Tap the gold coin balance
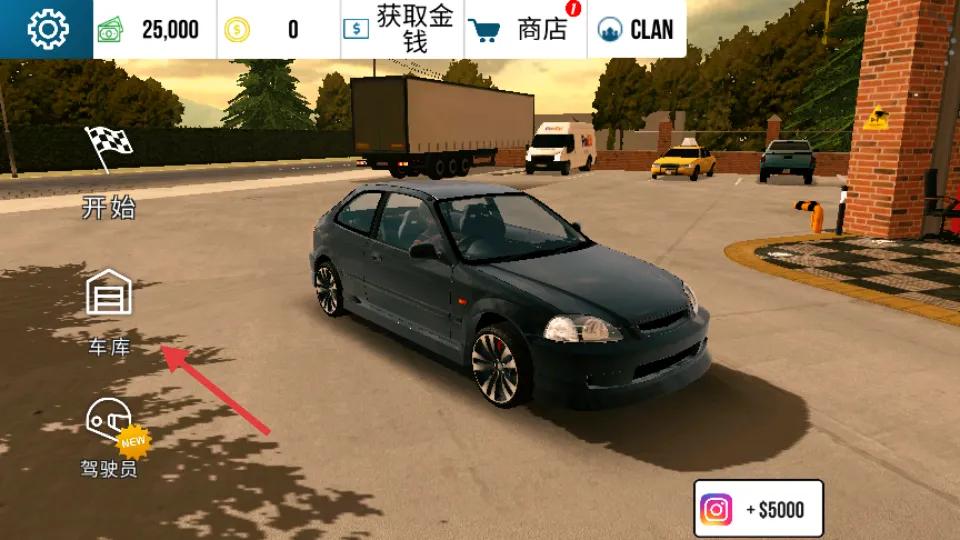Image resolution: width=960 pixels, height=540 pixels. pos(279,30)
